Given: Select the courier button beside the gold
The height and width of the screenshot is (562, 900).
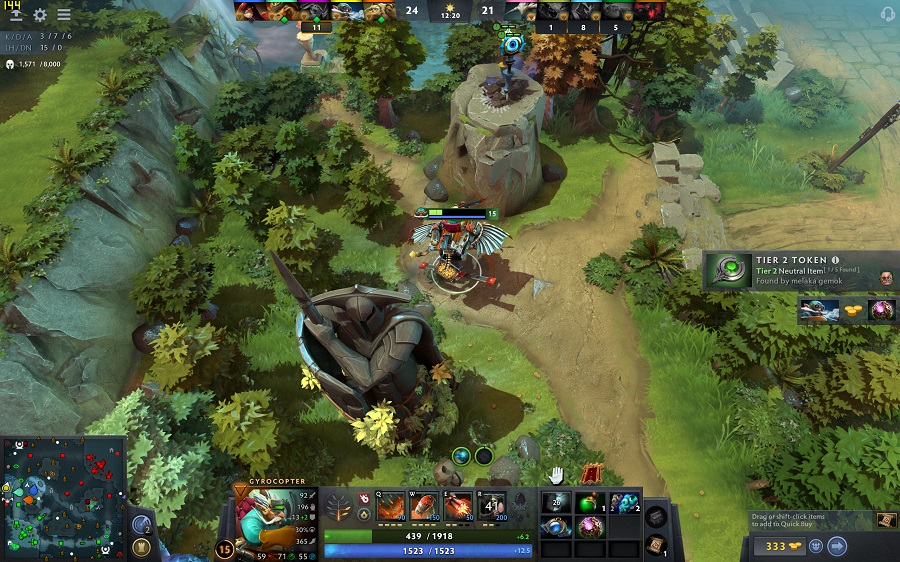Looking at the screenshot, I should pyautogui.click(x=816, y=546).
